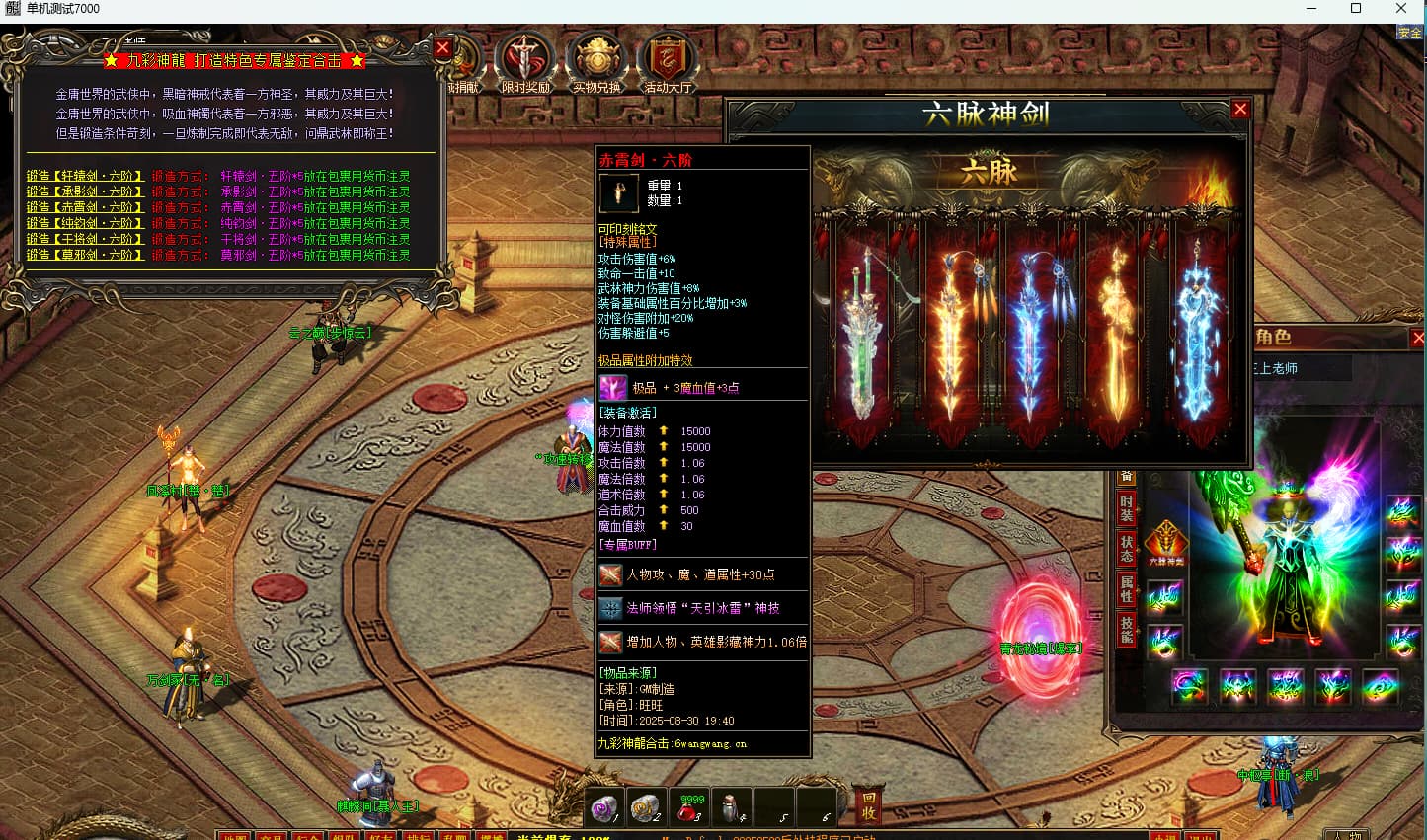This screenshot has width=1427, height=840.
Task: Open the 属性 attributes tab
Action: tap(1126, 589)
